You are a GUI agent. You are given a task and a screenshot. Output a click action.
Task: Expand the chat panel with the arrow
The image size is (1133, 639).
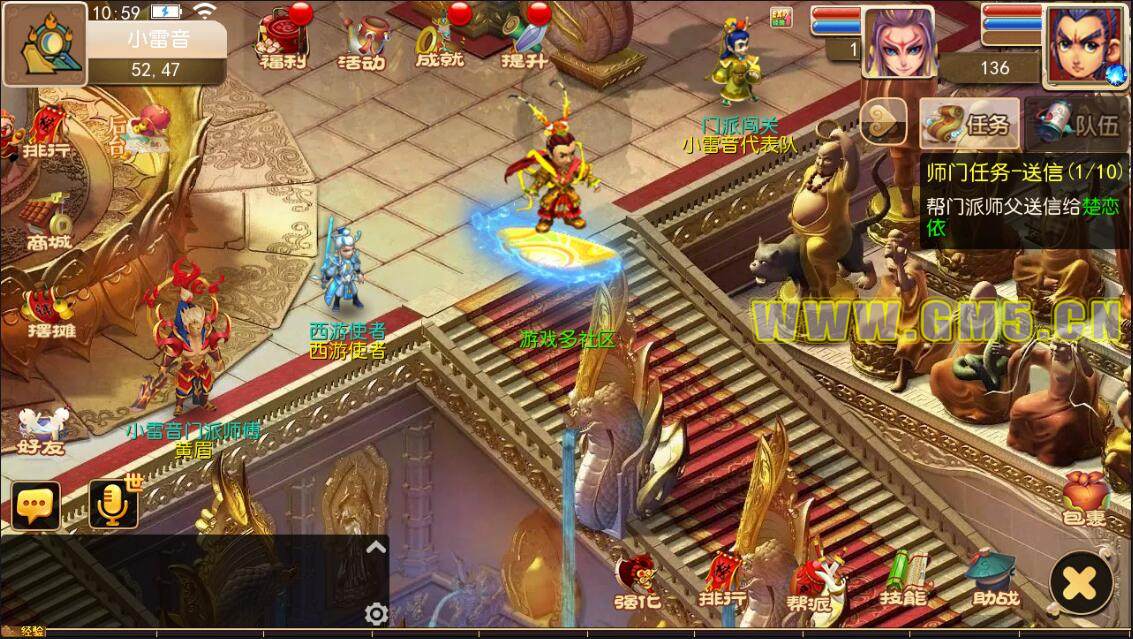(x=375, y=547)
